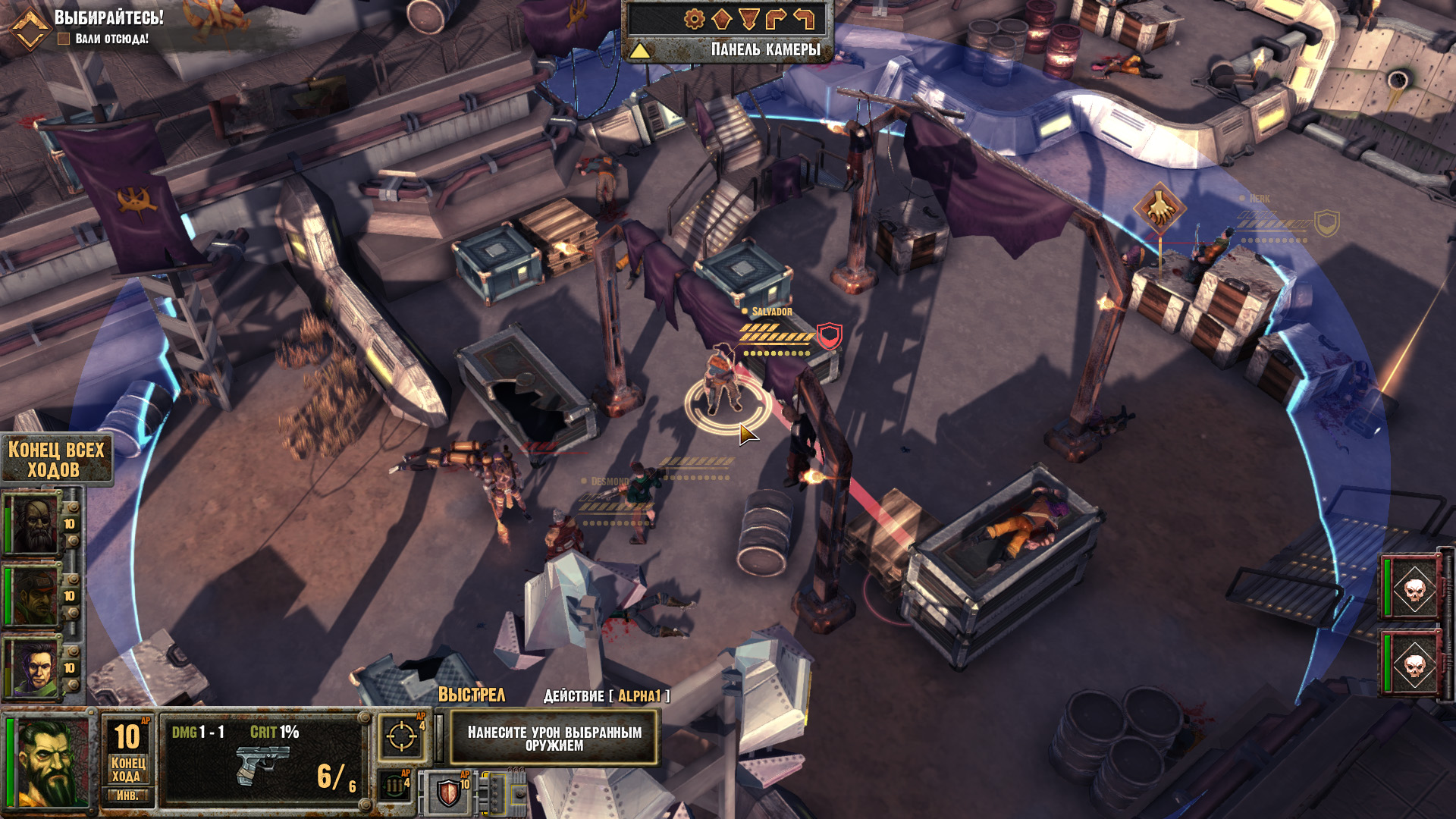This screenshot has height=819, width=1456.
Task: Select the eyepatch bearded squad portrait
Action: coord(33,524)
